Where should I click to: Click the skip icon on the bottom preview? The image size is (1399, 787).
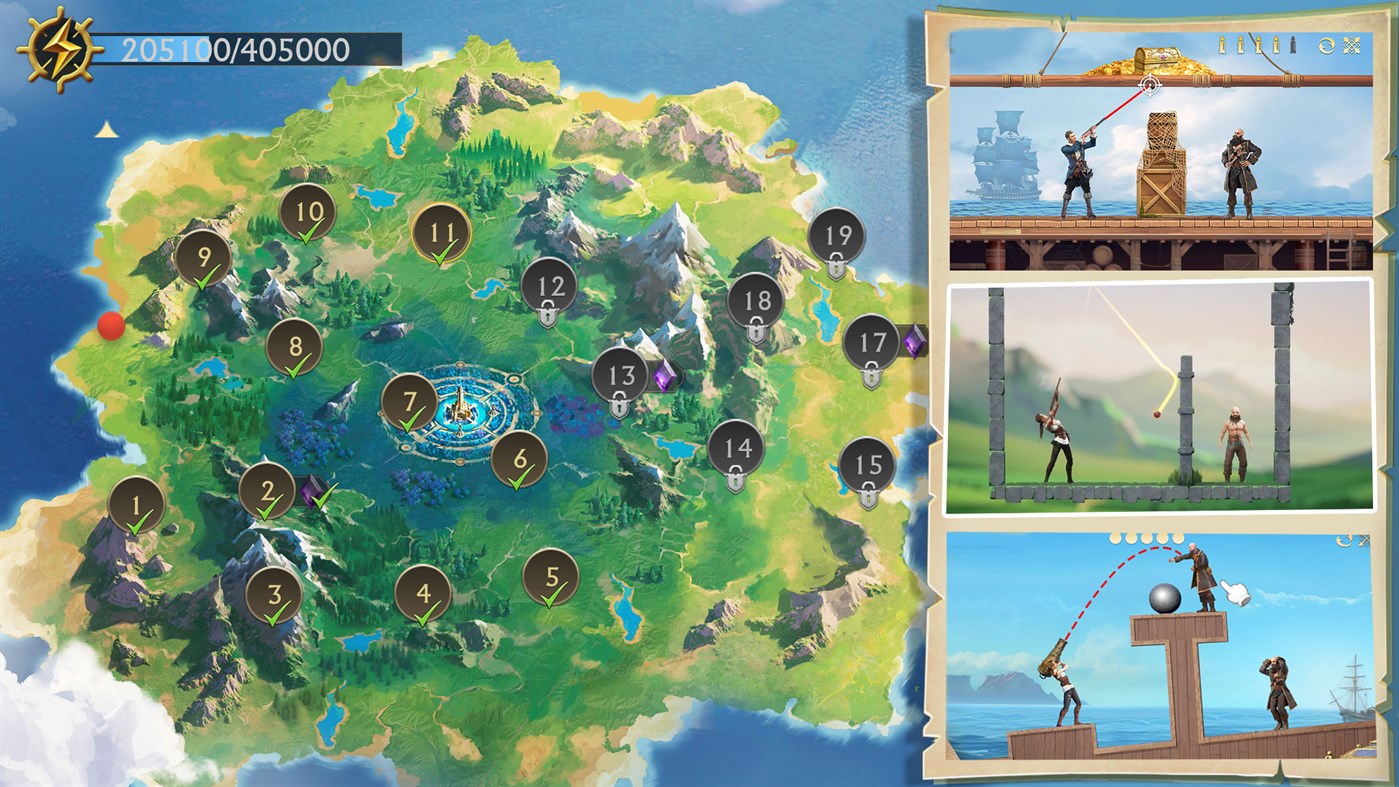coord(1366,539)
